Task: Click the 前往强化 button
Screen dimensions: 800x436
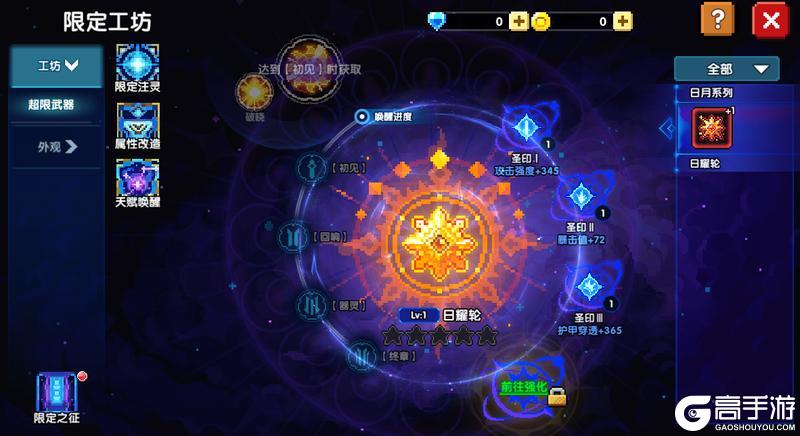Action: pos(527,386)
